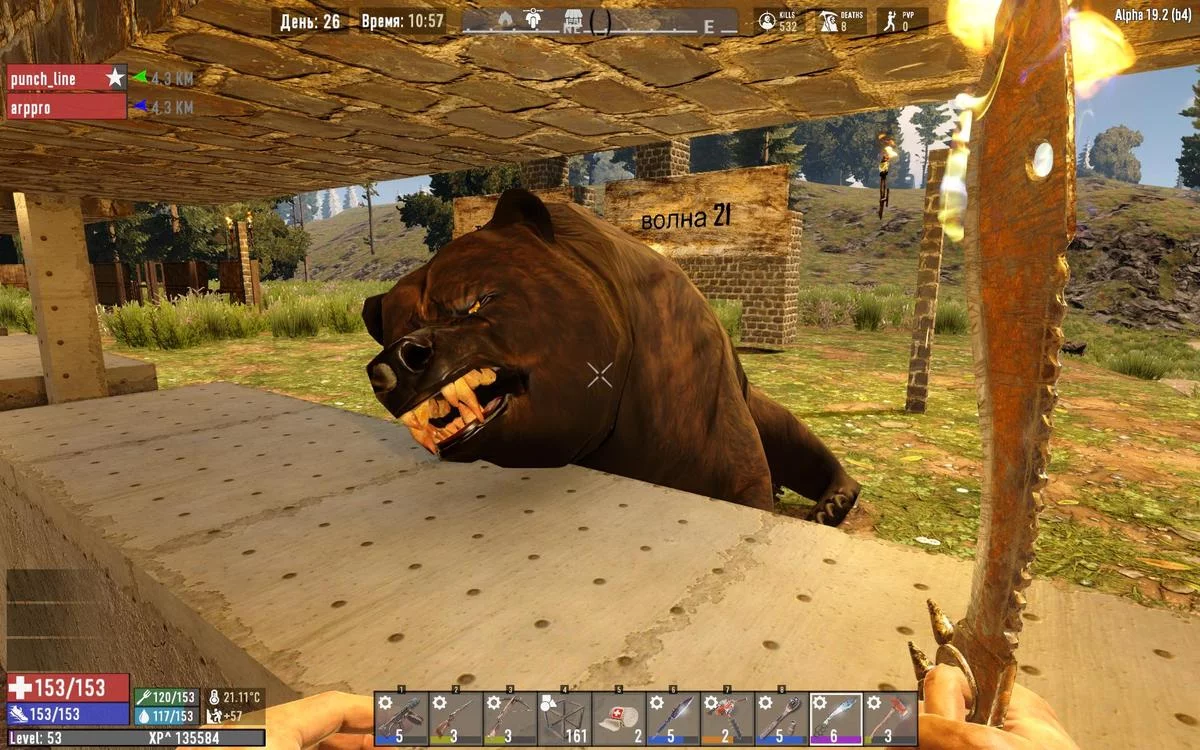The height and width of the screenshot is (750, 1200).
Task: Choose the crossbow in hotbar slot 3
Action: (510, 718)
